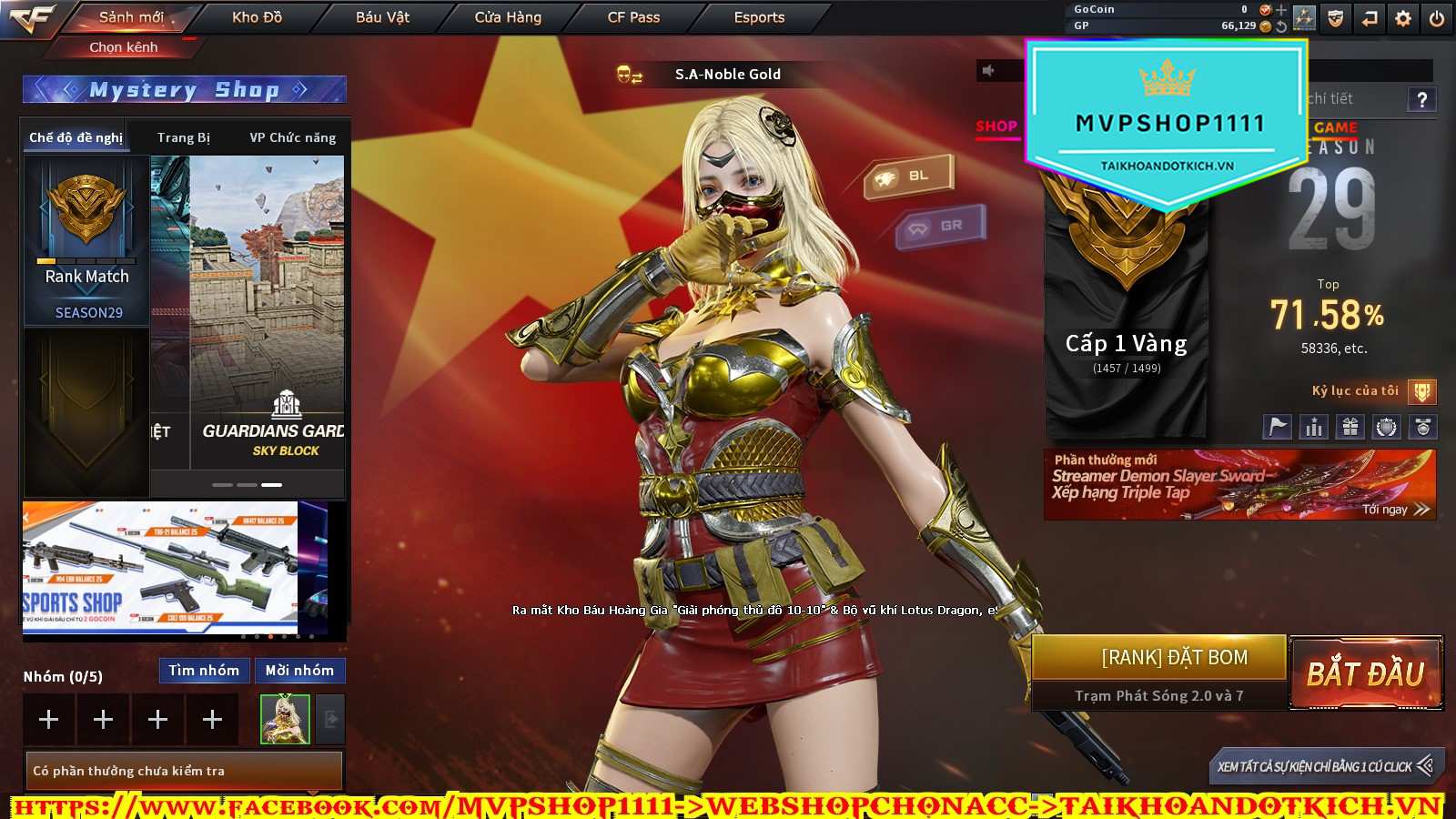This screenshot has width=1456, height=819.
Task: Choose the GR team button
Action: [941, 226]
